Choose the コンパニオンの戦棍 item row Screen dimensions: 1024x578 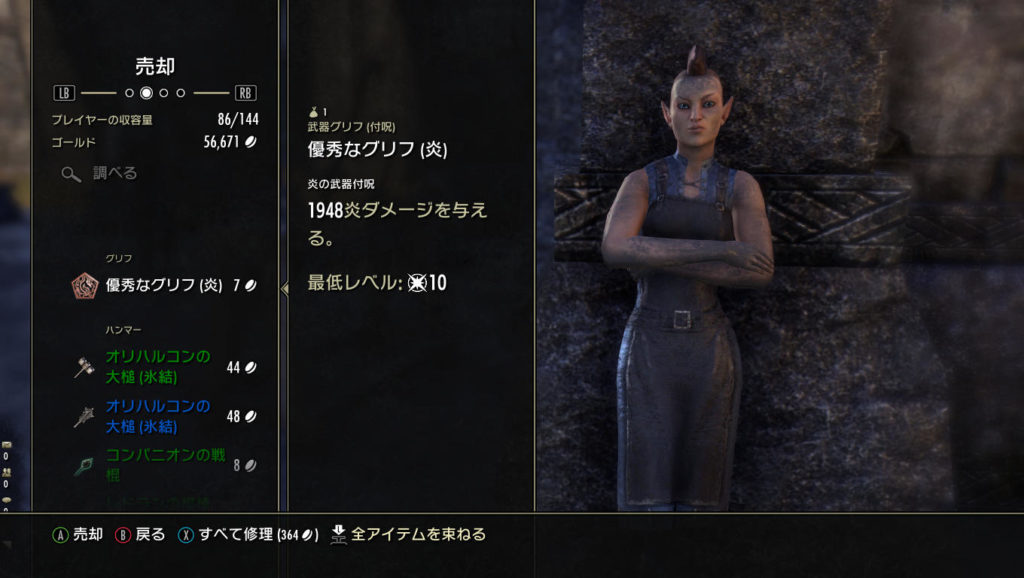(x=163, y=464)
